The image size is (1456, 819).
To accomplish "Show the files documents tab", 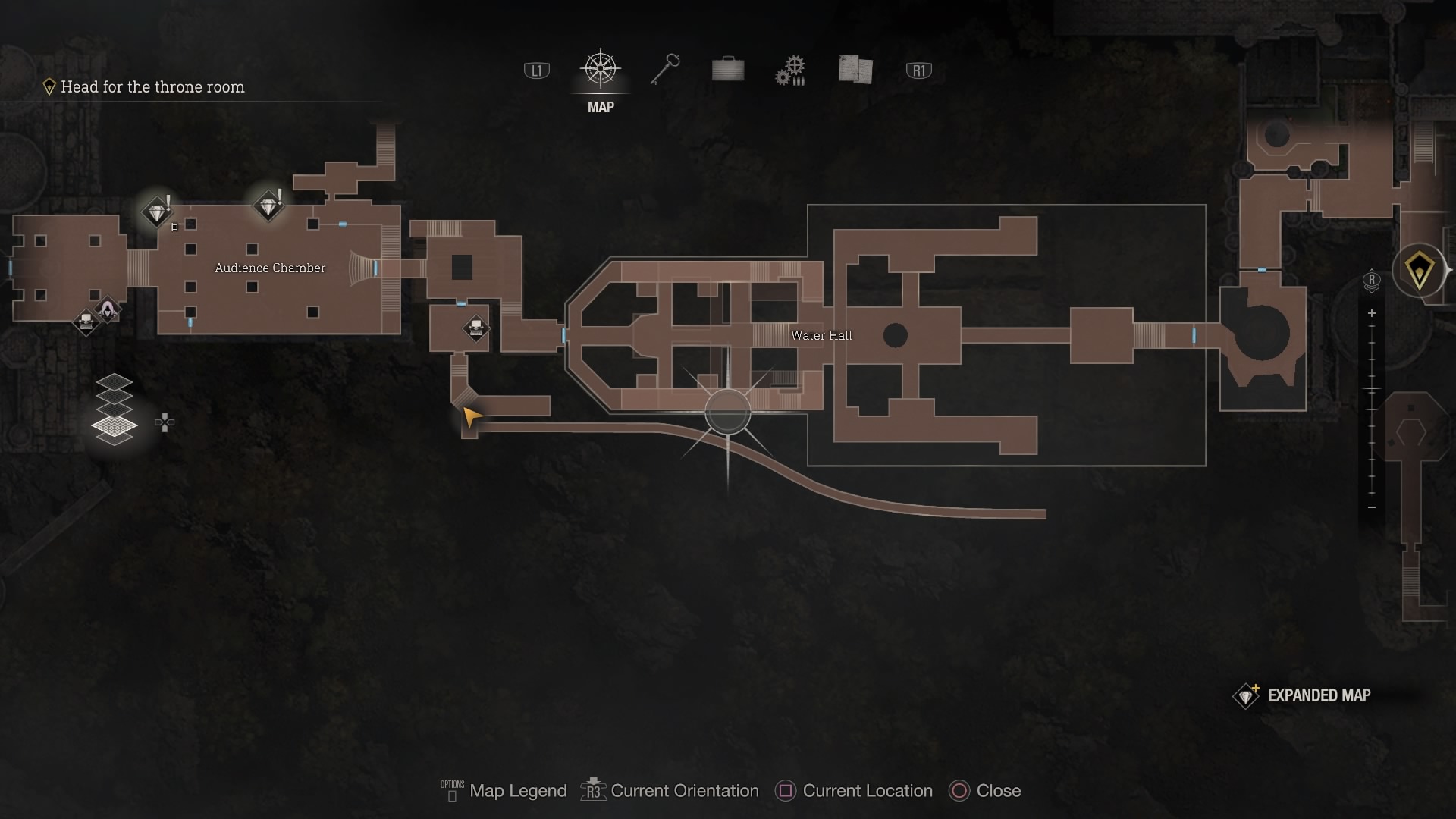I will 855,70.
